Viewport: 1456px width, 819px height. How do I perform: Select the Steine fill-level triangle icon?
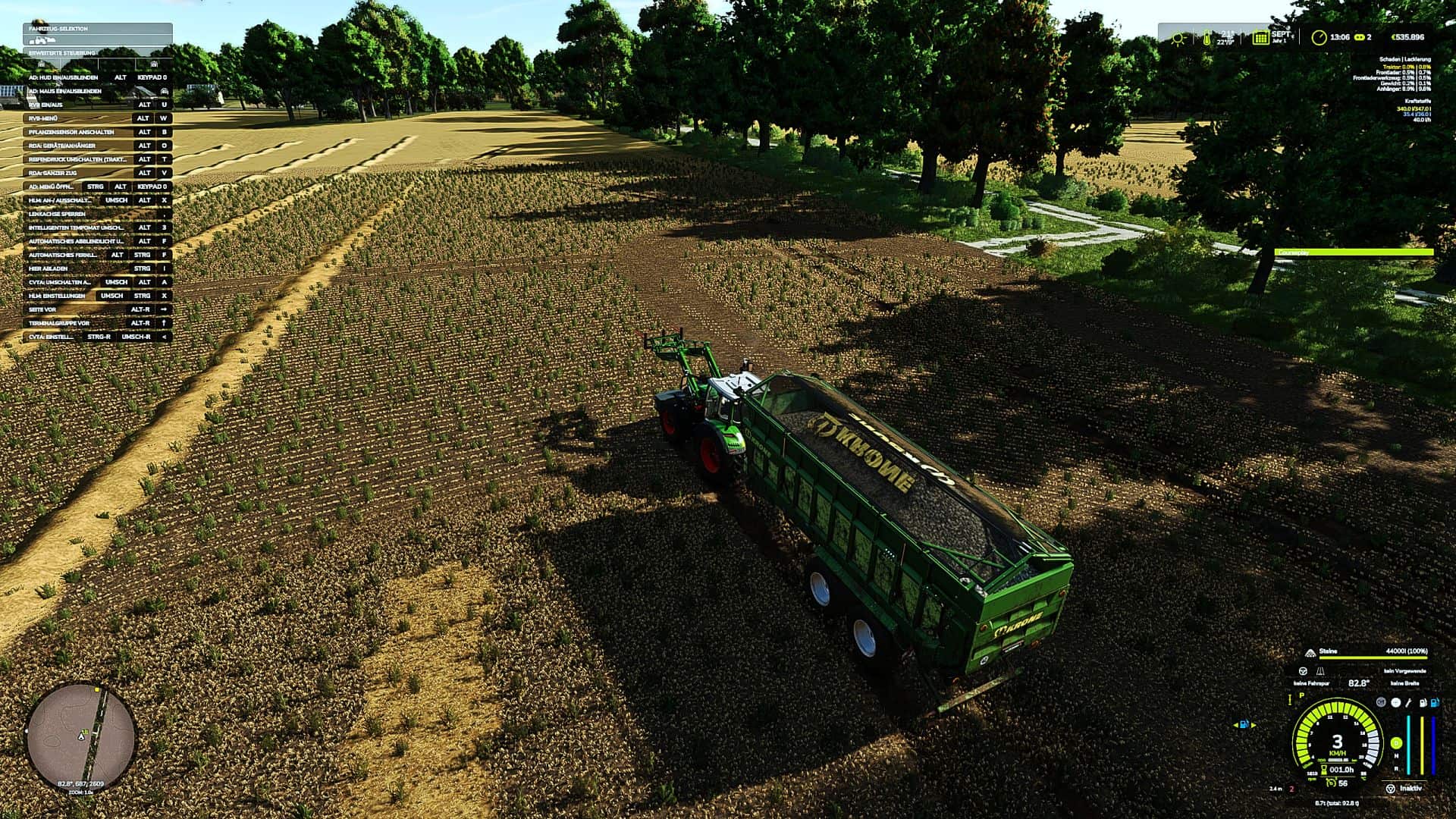pos(1310,653)
